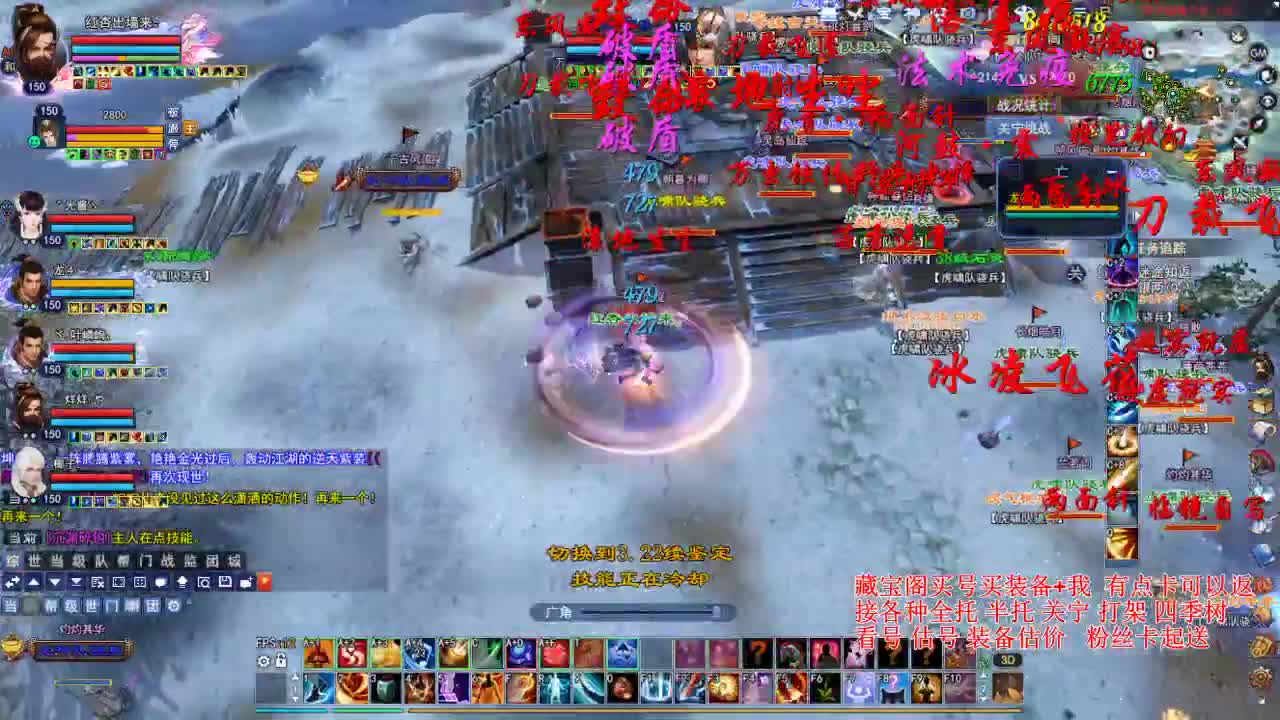Click the red flag icon in the chat toolbar

click(264, 582)
